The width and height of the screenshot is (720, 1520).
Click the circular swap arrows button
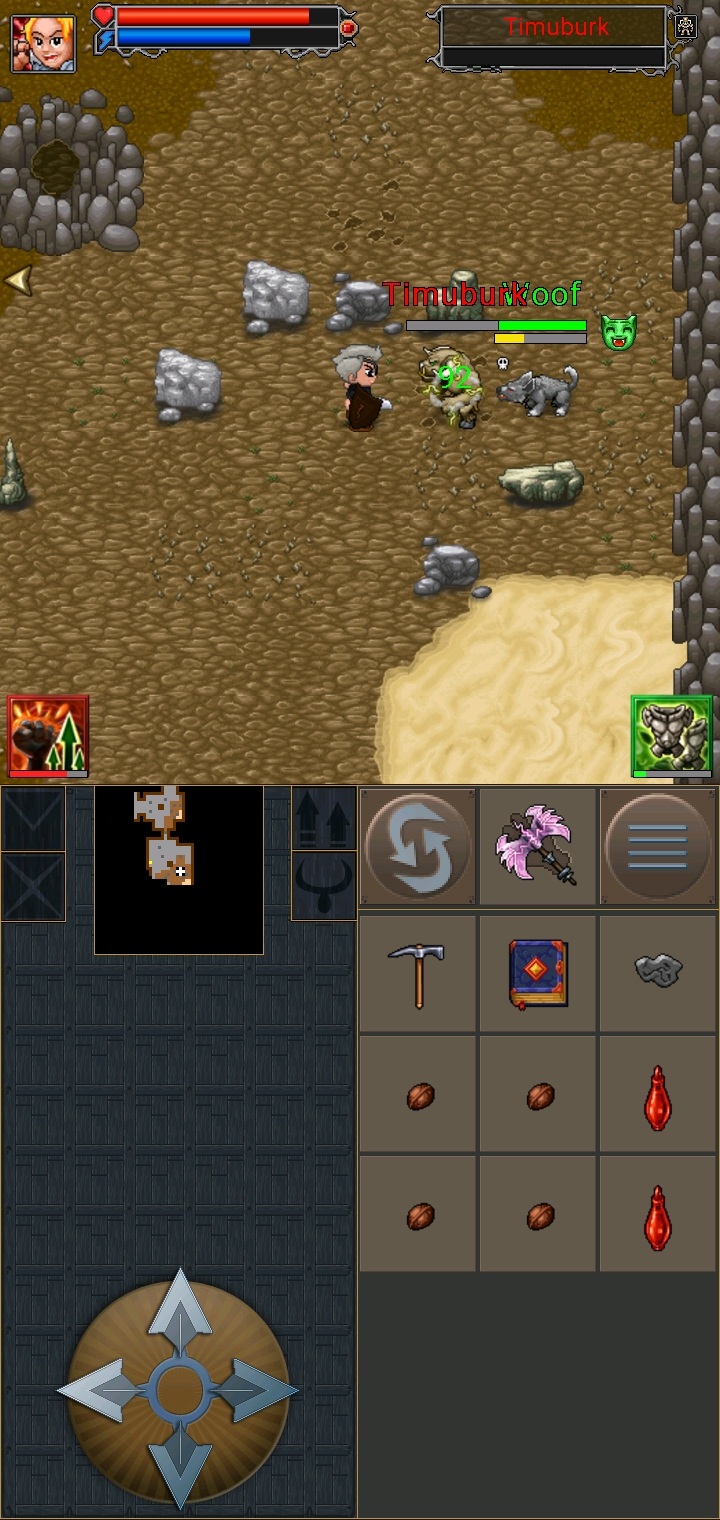pyautogui.click(x=418, y=847)
